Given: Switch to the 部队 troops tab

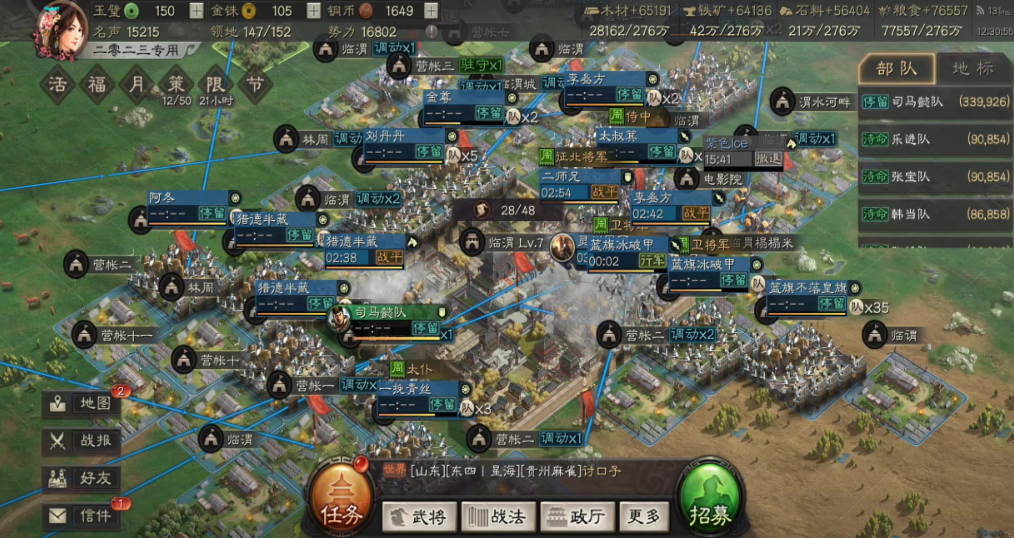Looking at the screenshot, I should click(896, 69).
